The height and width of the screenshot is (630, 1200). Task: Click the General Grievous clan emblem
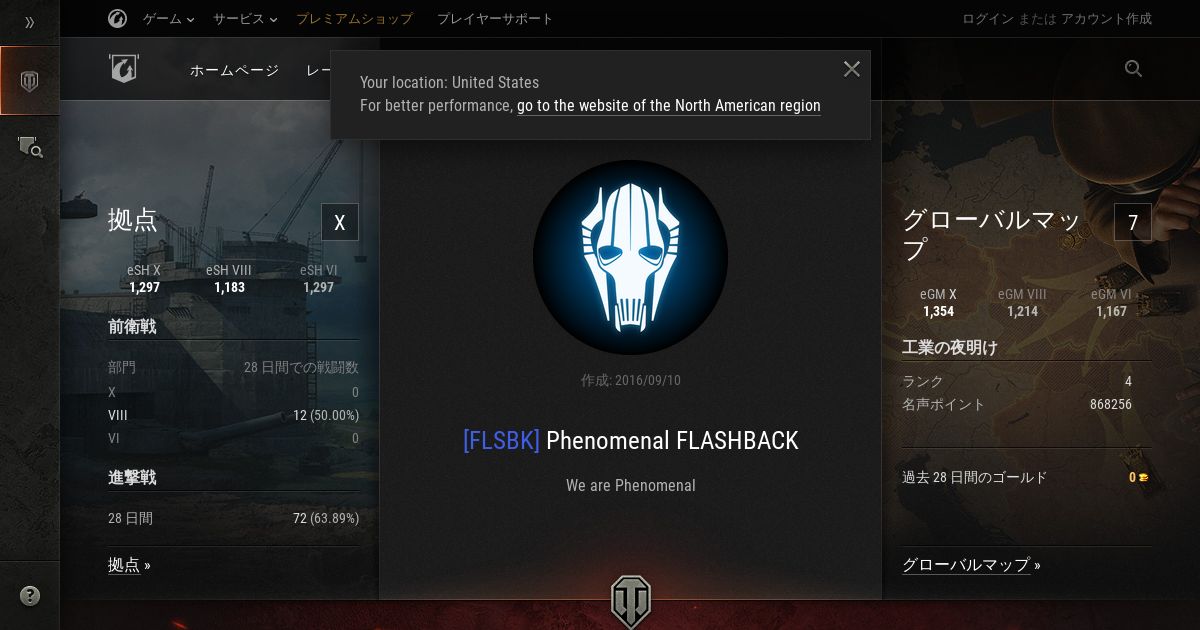(630, 257)
